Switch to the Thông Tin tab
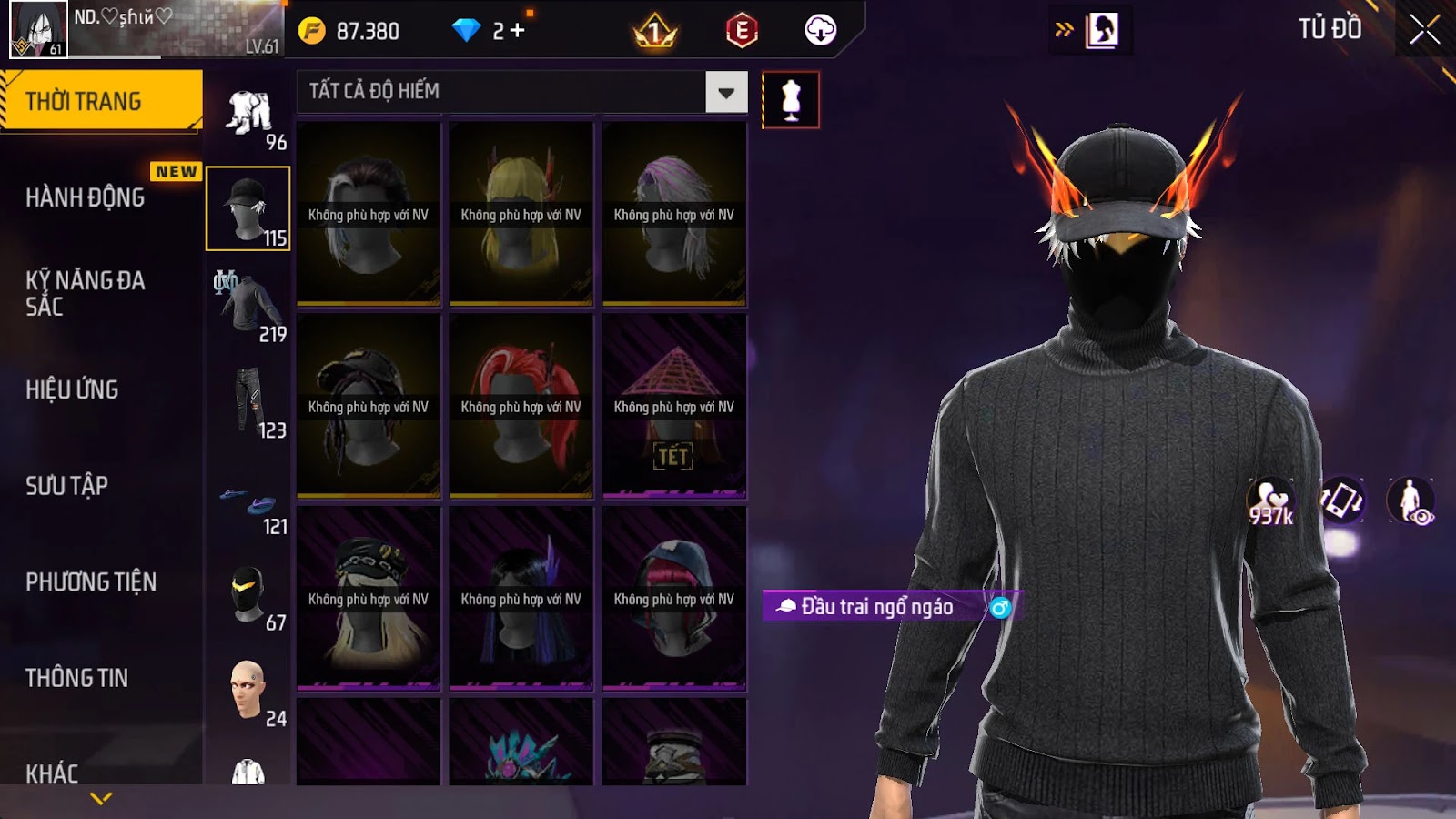 point(77,678)
